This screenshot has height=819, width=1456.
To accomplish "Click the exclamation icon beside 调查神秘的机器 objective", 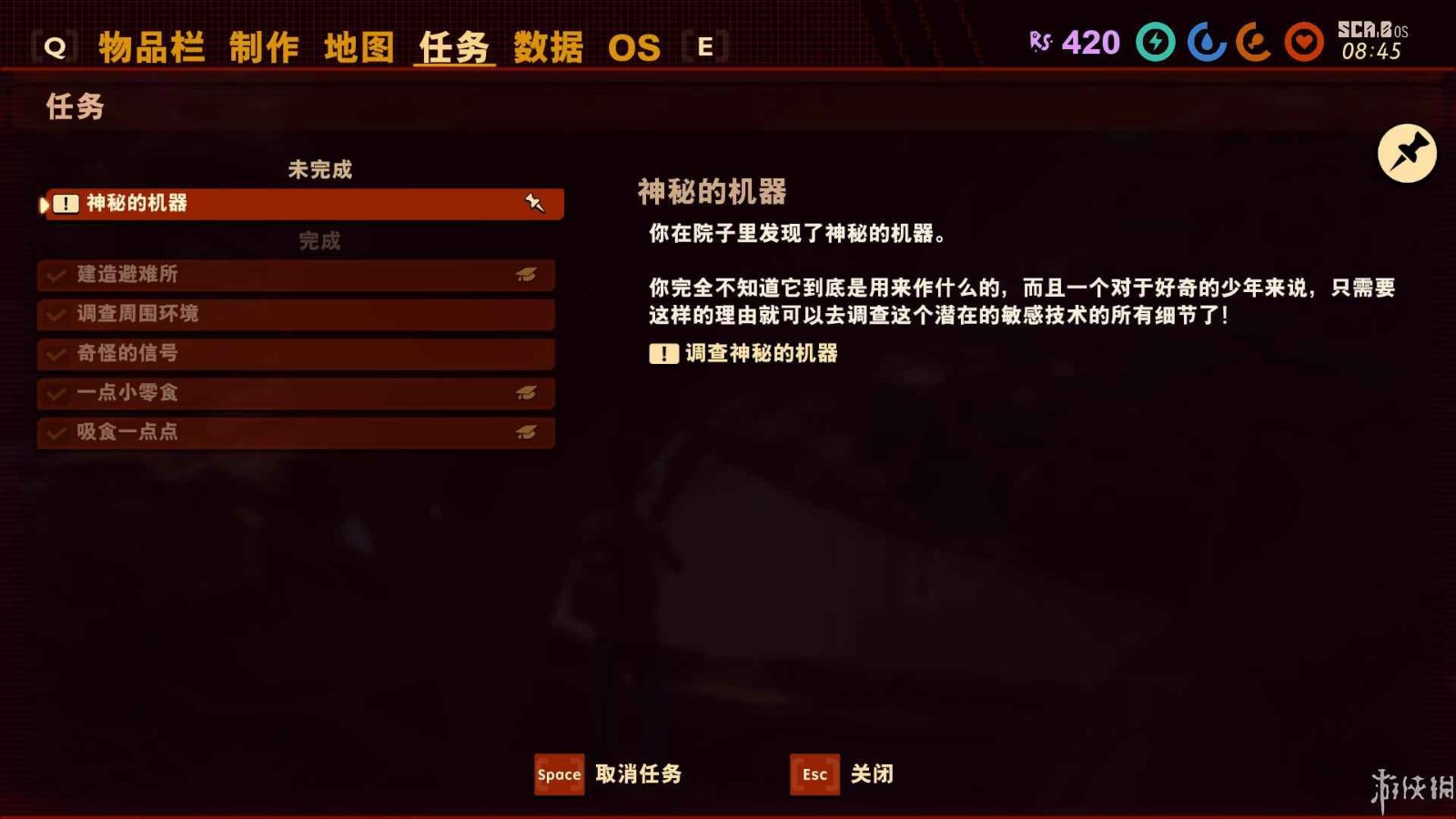I will [662, 354].
